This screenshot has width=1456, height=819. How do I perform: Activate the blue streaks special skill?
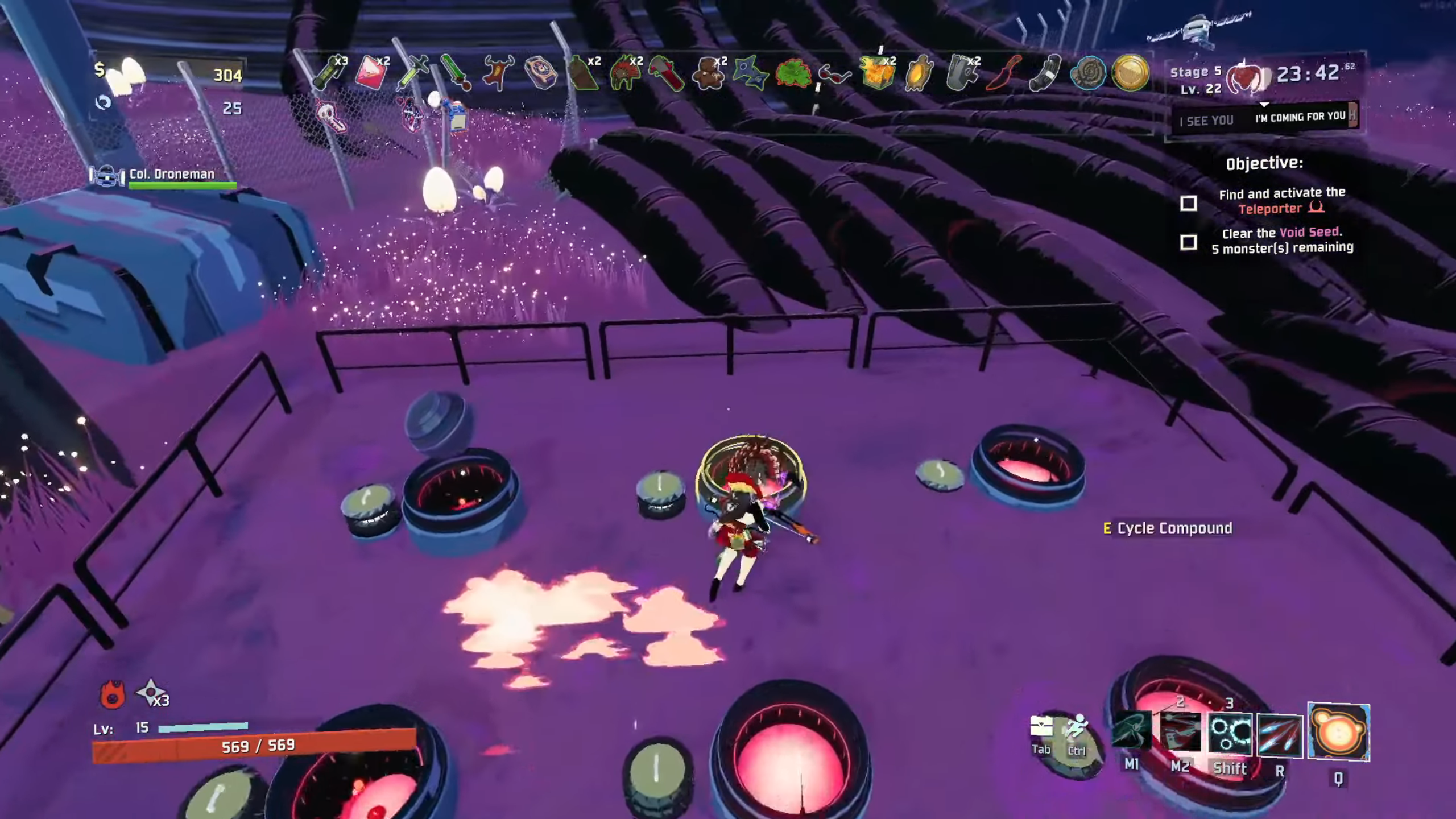[1280, 735]
